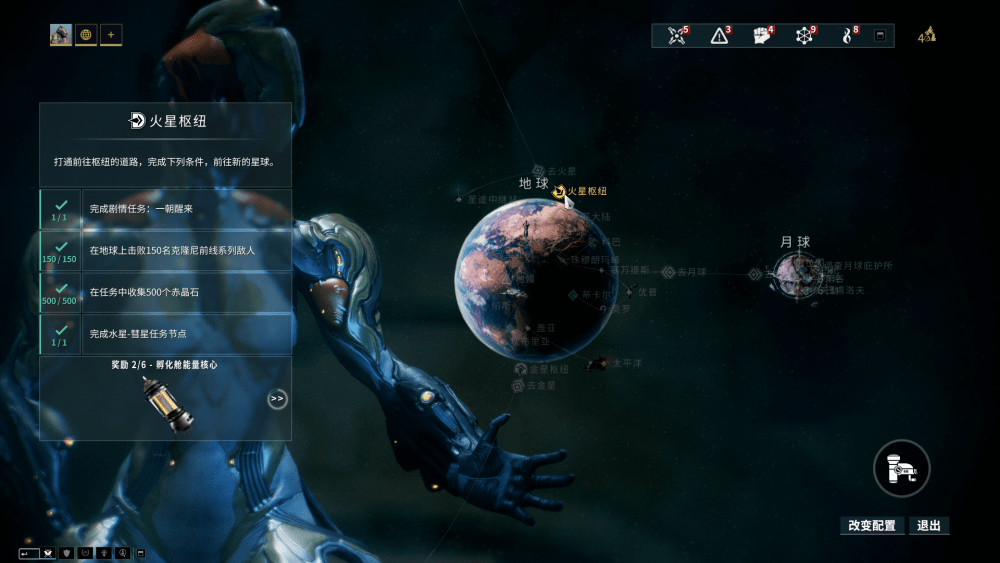
Task: Select the flame icon with badge 8
Action: click(847, 36)
